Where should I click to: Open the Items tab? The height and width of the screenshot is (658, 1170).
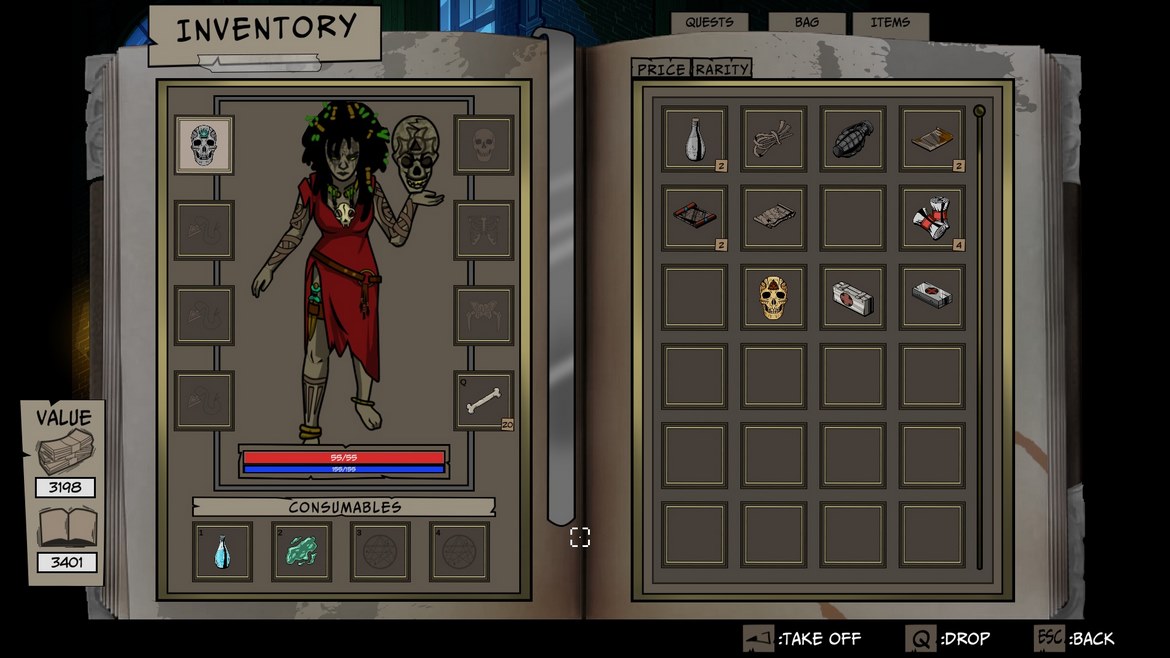890,23
